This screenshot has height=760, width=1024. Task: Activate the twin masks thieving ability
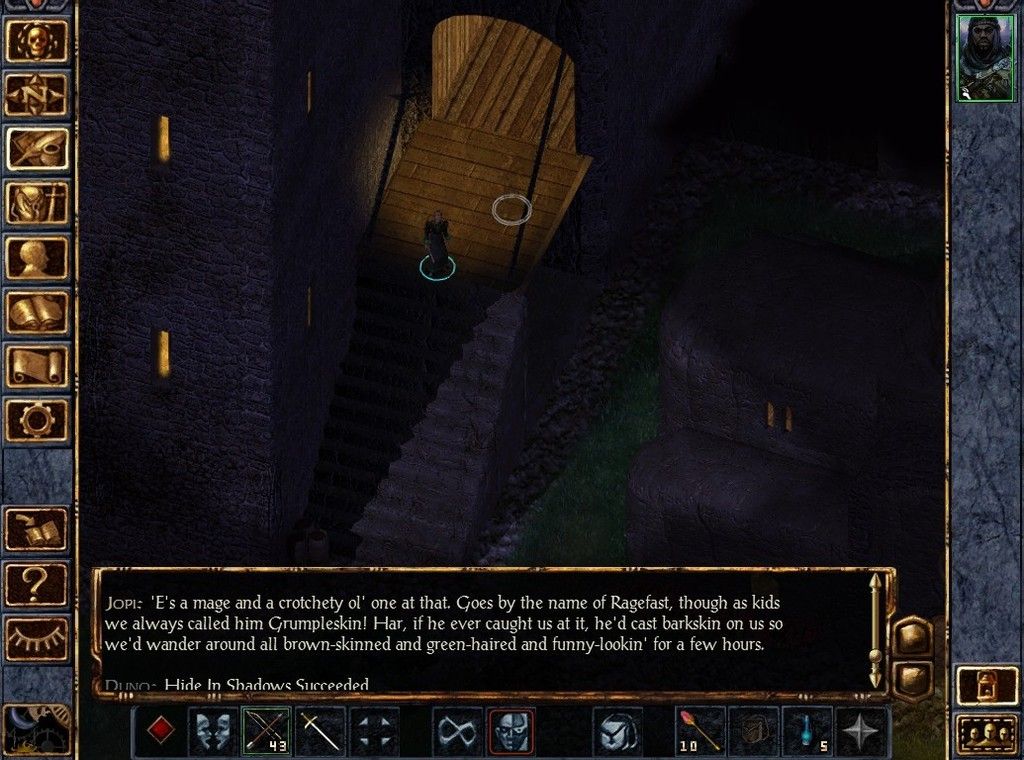214,731
